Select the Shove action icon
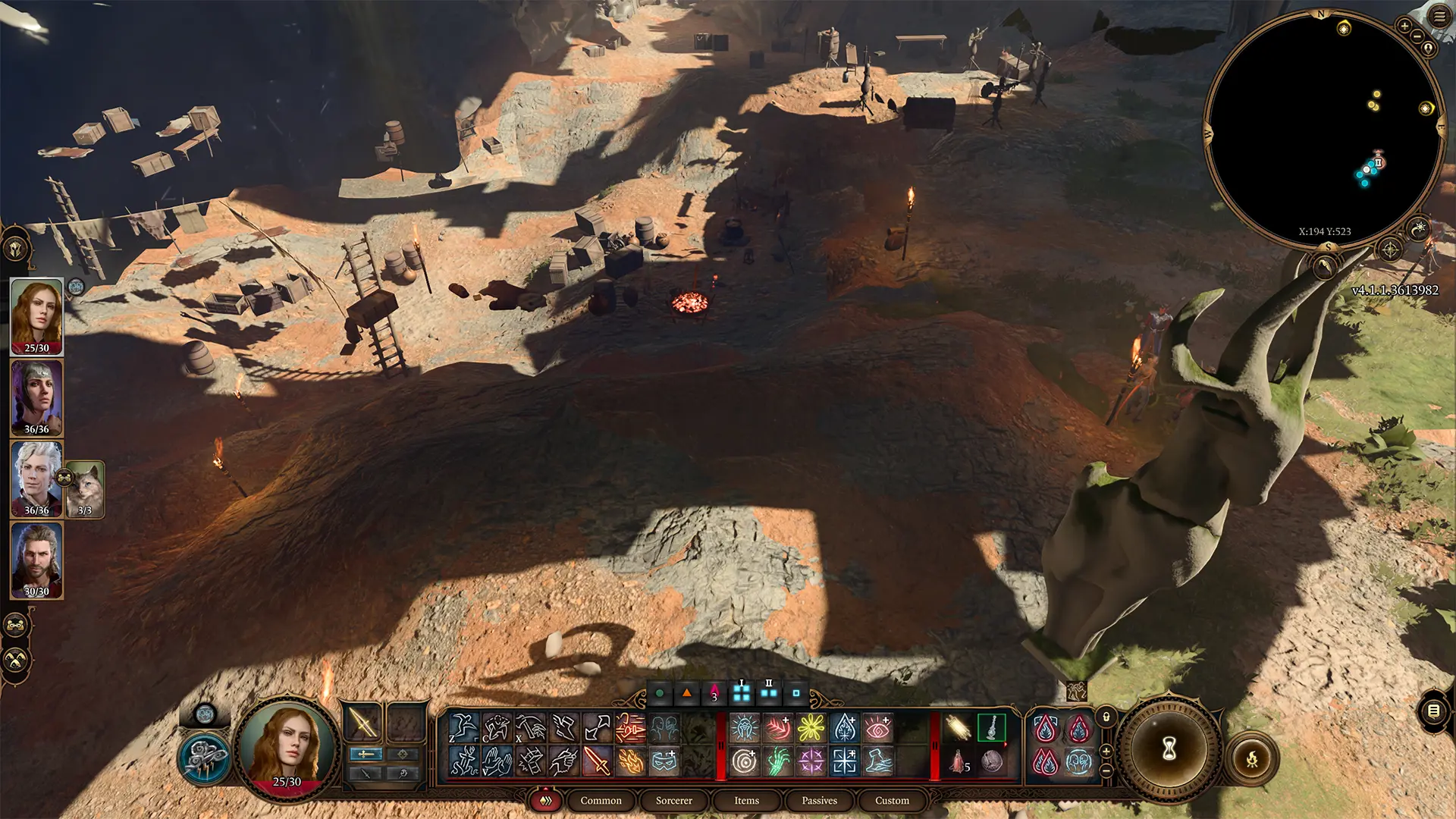This screenshot has width=1456, height=819. 498,764
